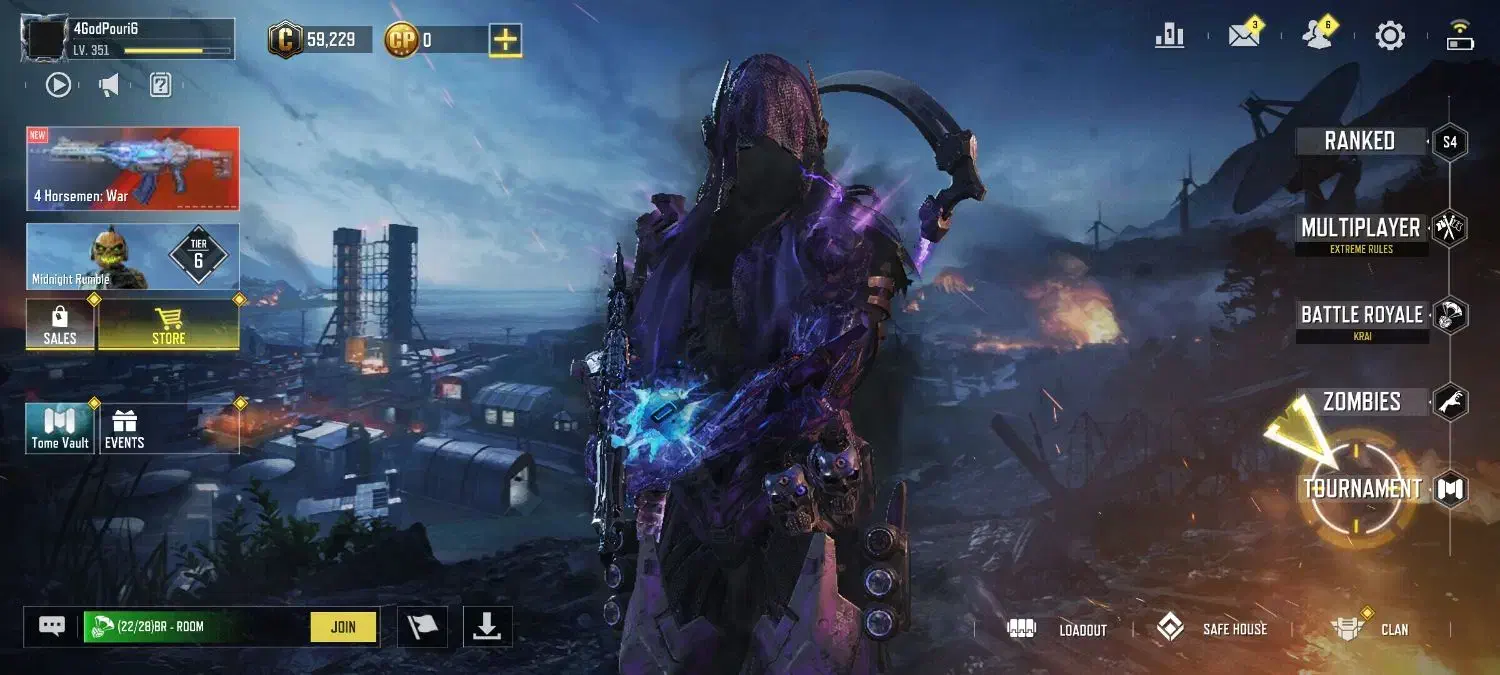
Task: Open the Tome Vault
Action: 60,428
